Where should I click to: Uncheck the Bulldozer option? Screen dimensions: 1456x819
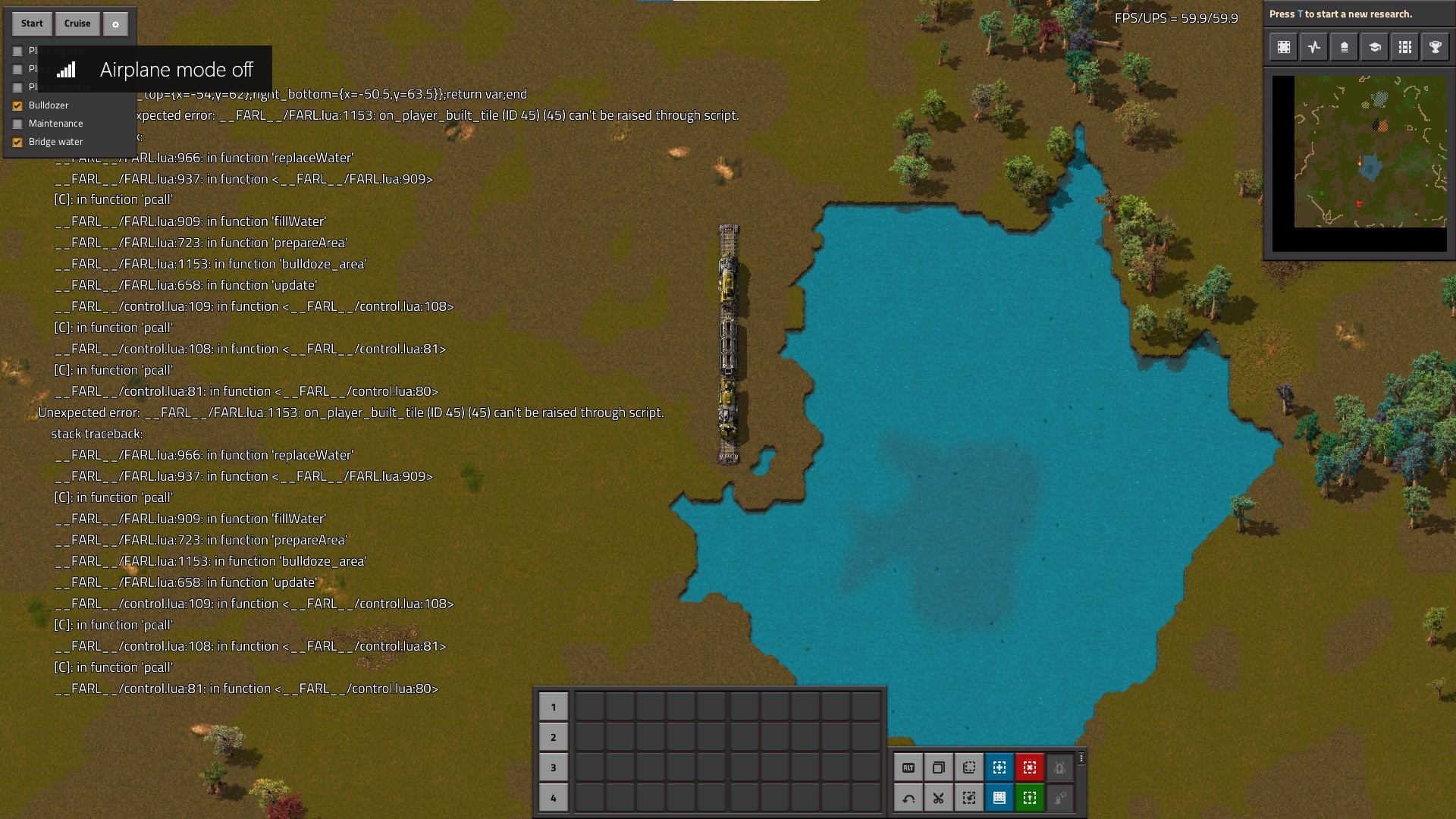(17, 105)
